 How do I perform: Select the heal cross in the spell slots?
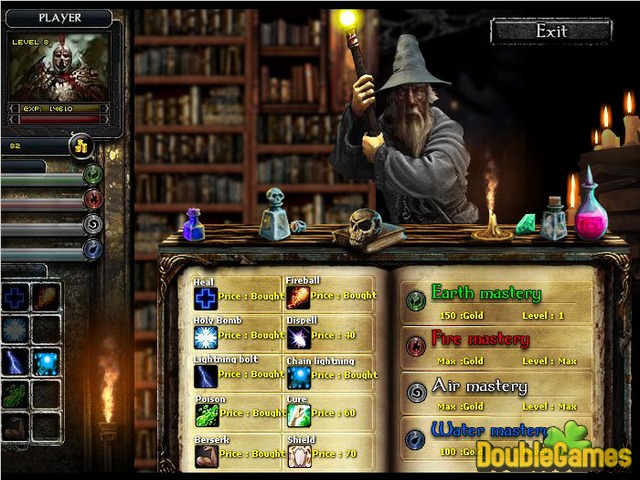(x=15, y=298)
